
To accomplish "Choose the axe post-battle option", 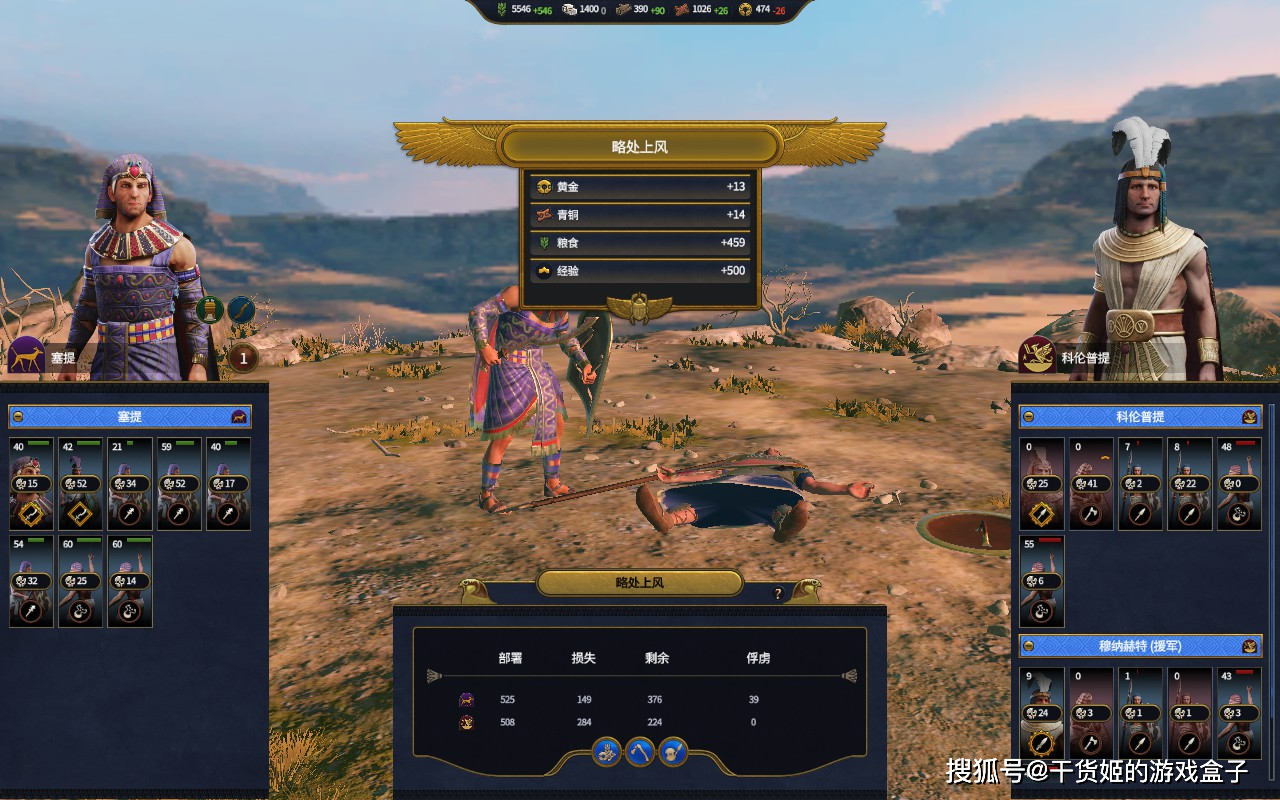I will coord(640,751).
